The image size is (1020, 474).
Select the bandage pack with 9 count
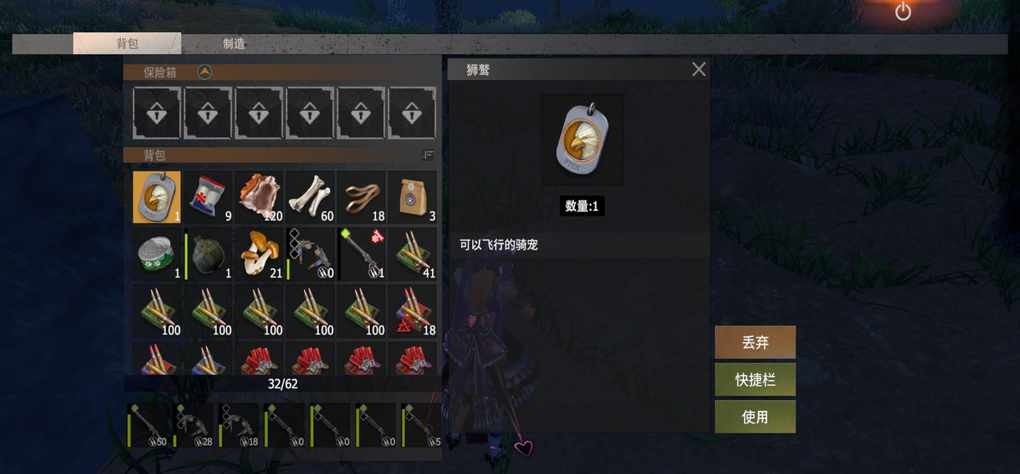(x=208, y=197)
